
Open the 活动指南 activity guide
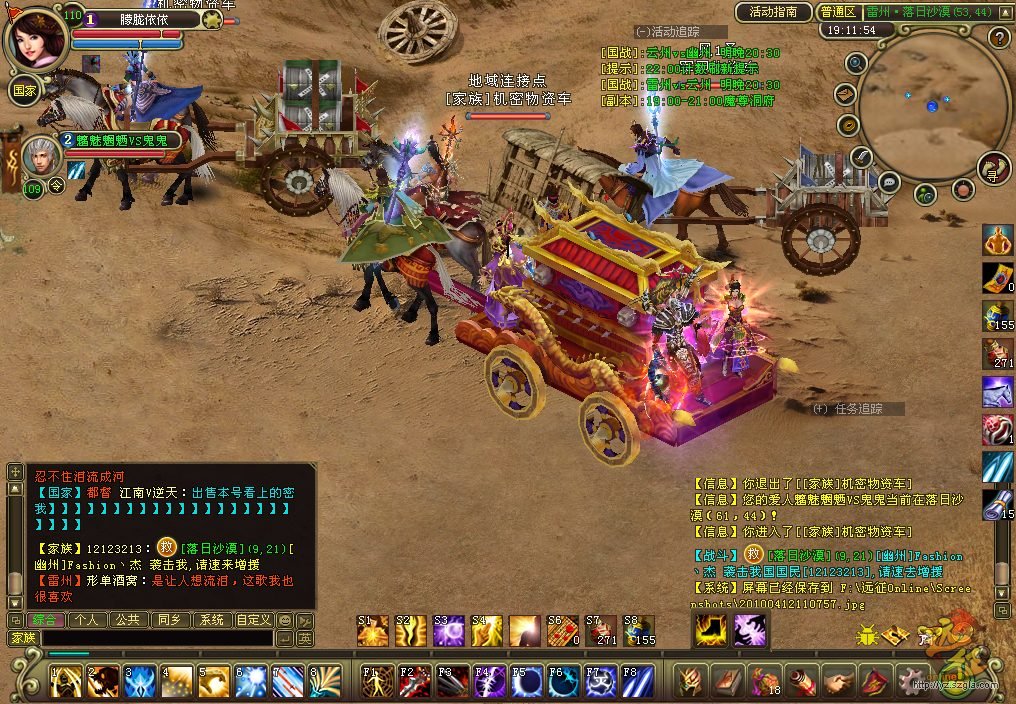(773, 12)
